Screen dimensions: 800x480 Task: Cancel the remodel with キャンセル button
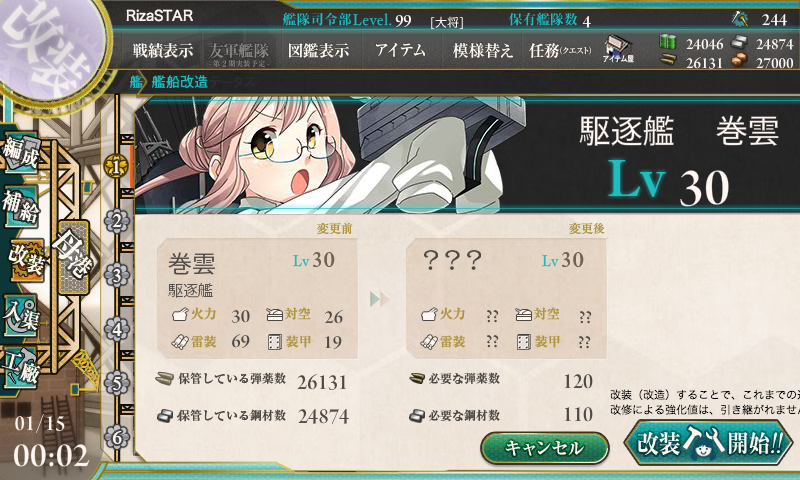(544, 448)
